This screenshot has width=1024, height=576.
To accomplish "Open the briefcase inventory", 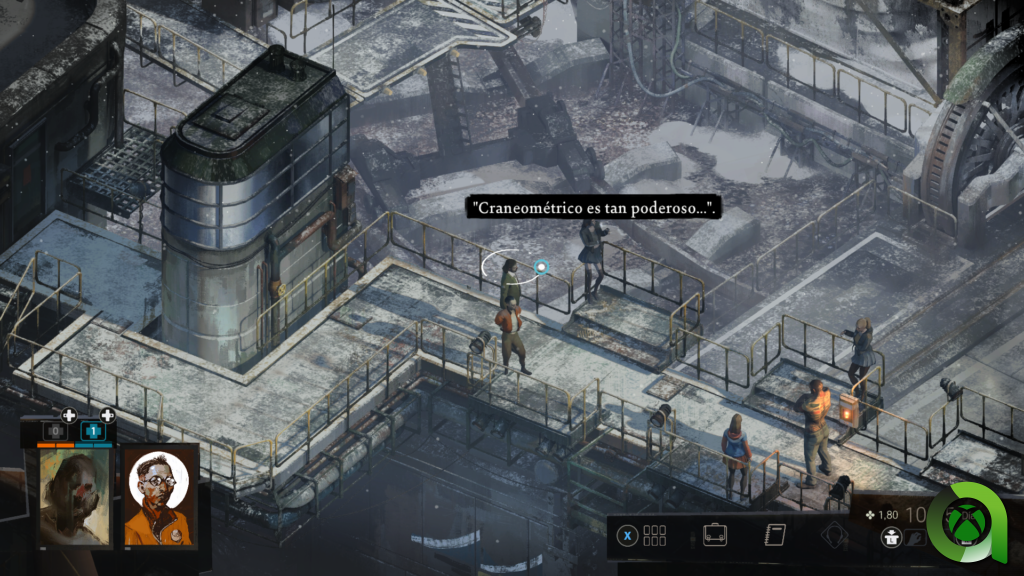I will [715, 535].
